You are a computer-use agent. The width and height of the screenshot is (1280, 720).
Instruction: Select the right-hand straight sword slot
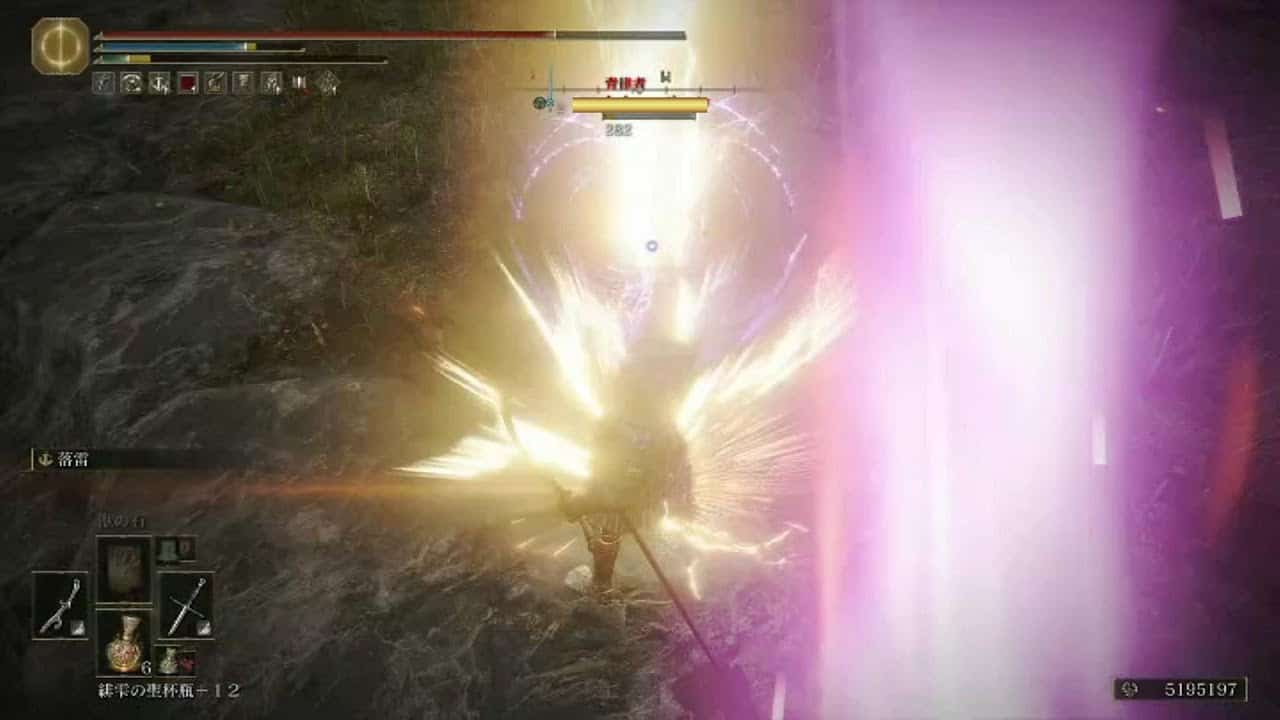pyautogui.click(x=186, y=605)
